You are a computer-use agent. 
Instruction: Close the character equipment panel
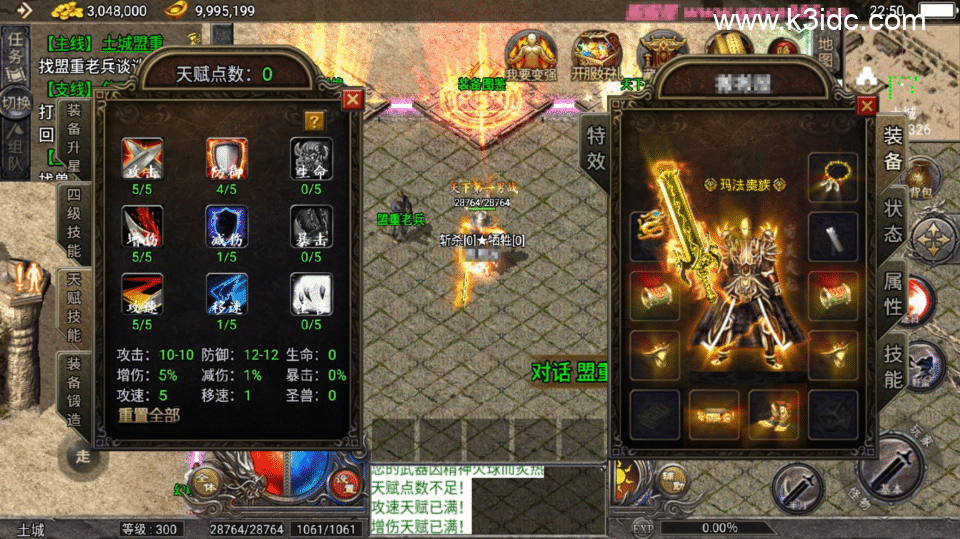[x=866, y=106]
